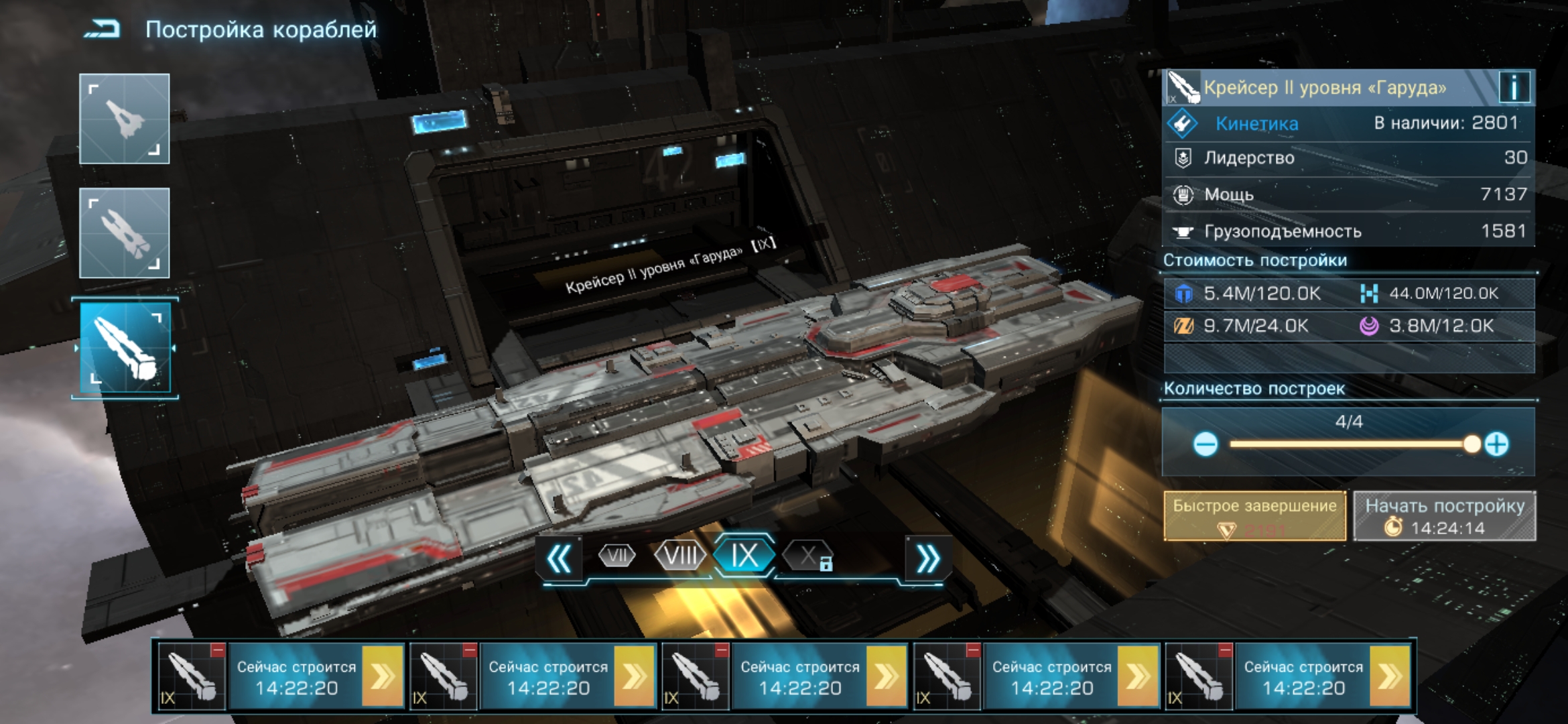Select the small frigate ship class icon
This screenshot has width=1568, height=724.
click(125, 119)
